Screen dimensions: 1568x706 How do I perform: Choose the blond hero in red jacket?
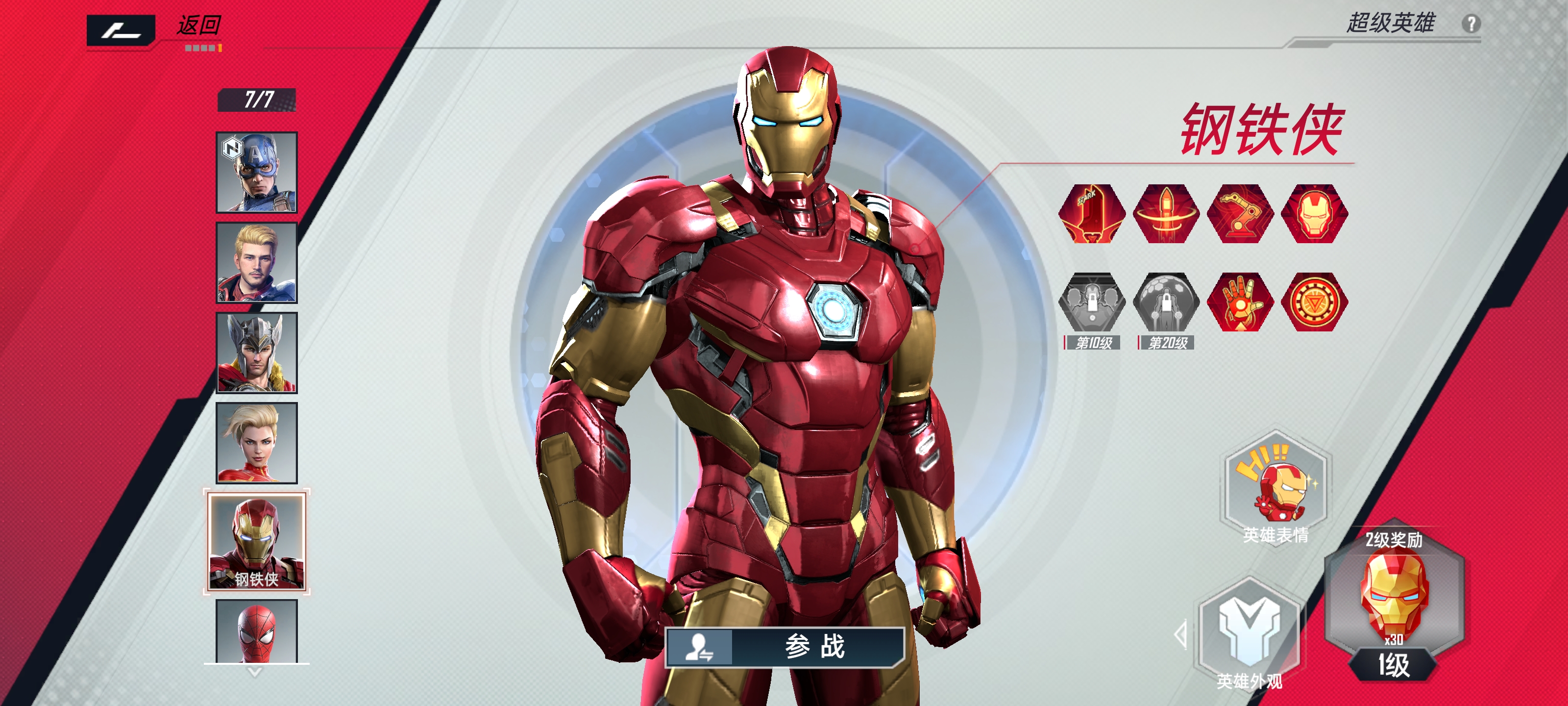257,262
